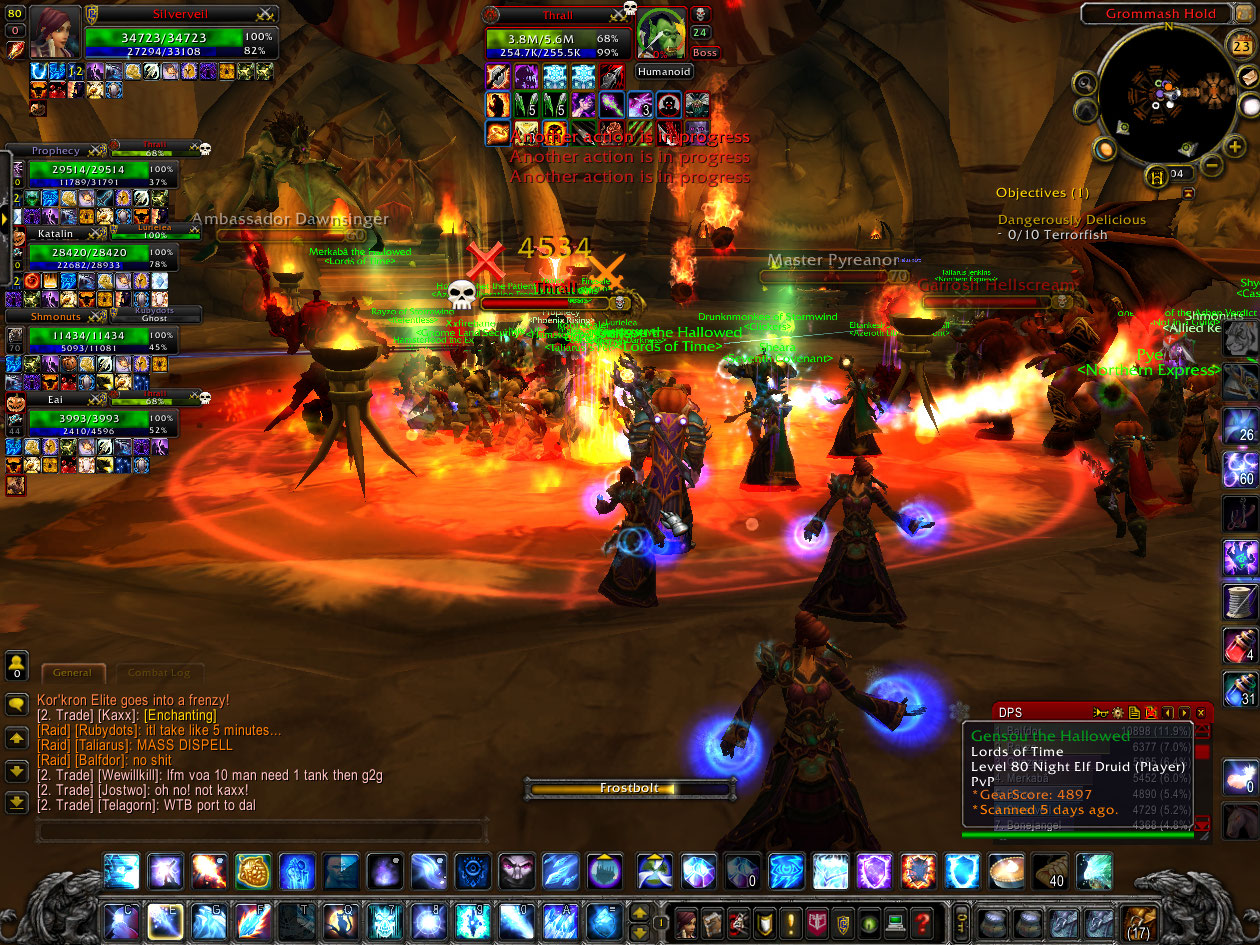Toggle the minimap tracking magnifier button
Image resolution: width=1260 pixels, height=945 pixels.
(x=1084, y=82)
